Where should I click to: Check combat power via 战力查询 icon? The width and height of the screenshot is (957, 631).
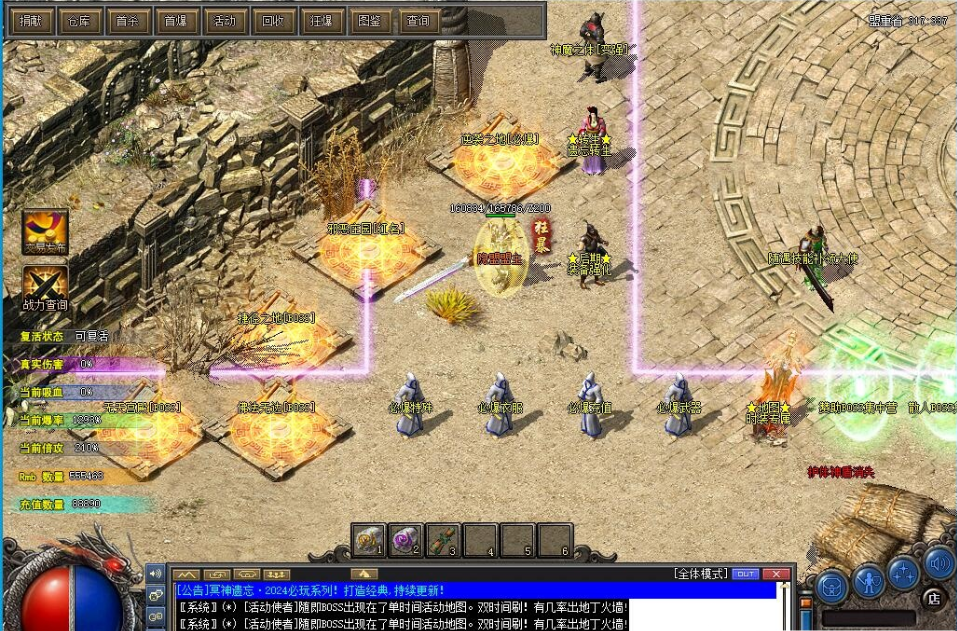pyautogui.click(x=45, y=284)
